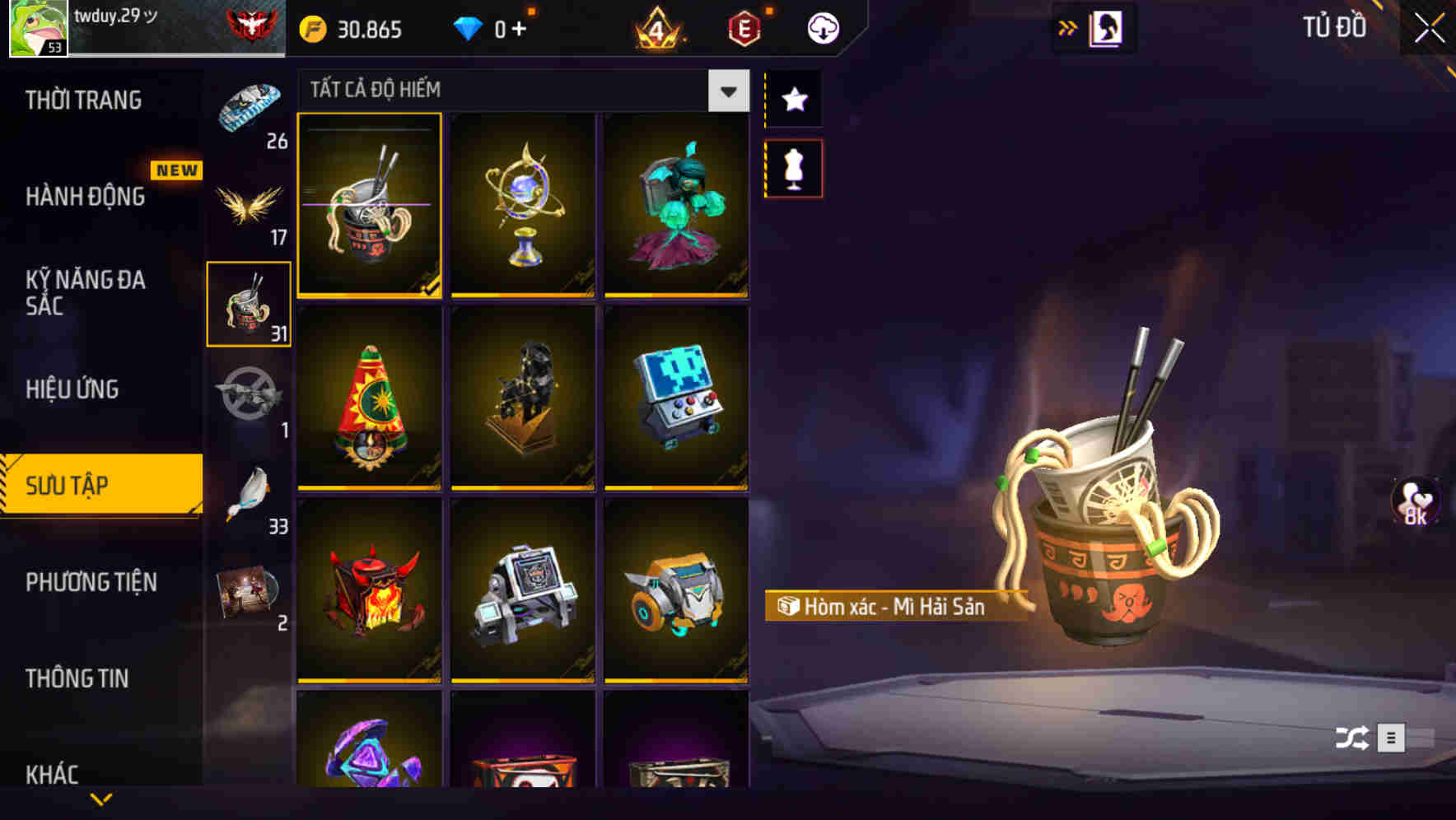Viewport: 1456px width, 820px height.
Task: Expand the menu chevron below KHÁC
Action: (x=101, y=797)
